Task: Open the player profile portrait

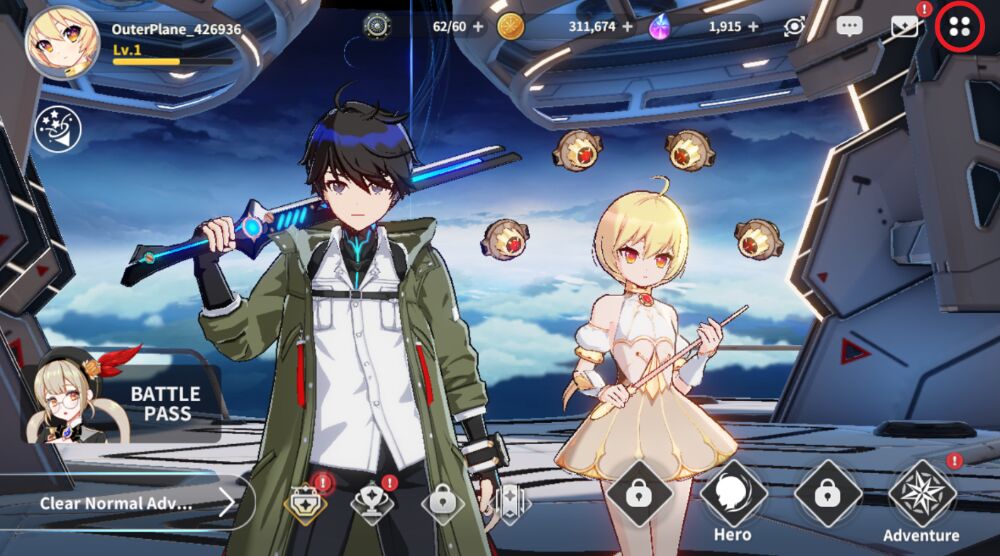Action: click(62, 42)
